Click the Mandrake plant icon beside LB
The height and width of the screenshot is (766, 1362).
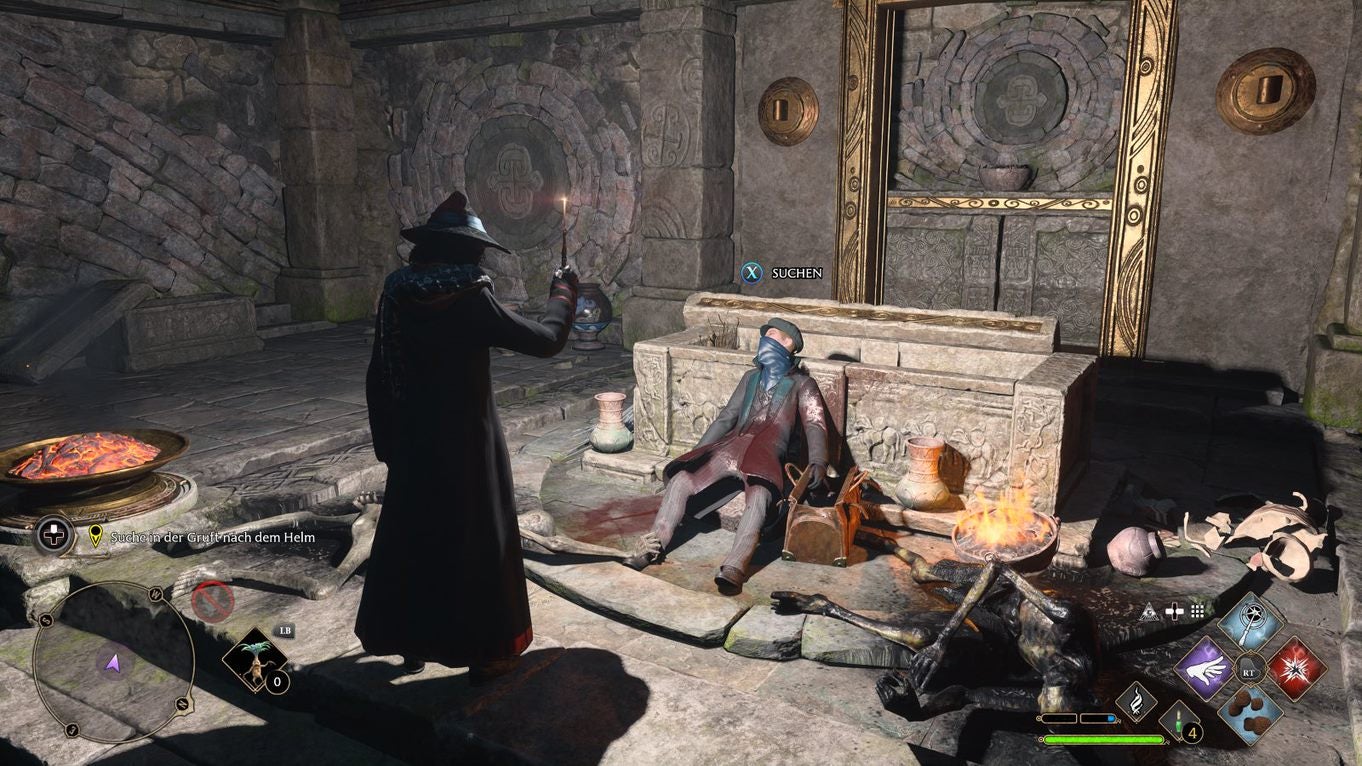[x=255, y=660]
